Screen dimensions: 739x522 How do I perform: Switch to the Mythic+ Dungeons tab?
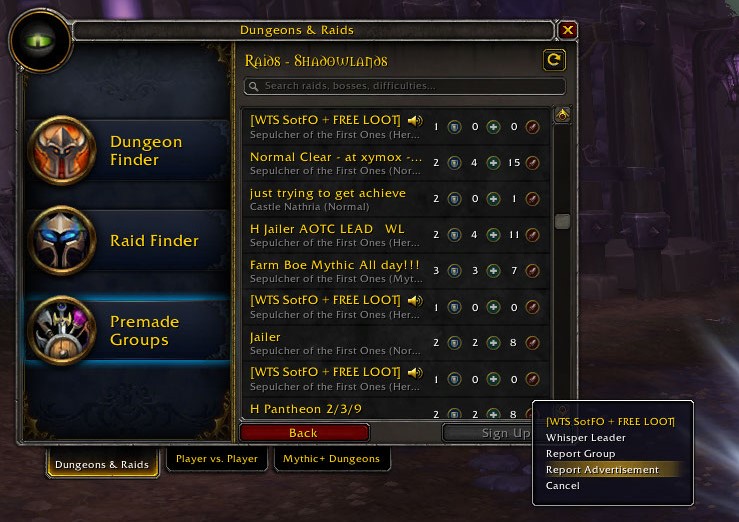331,459
